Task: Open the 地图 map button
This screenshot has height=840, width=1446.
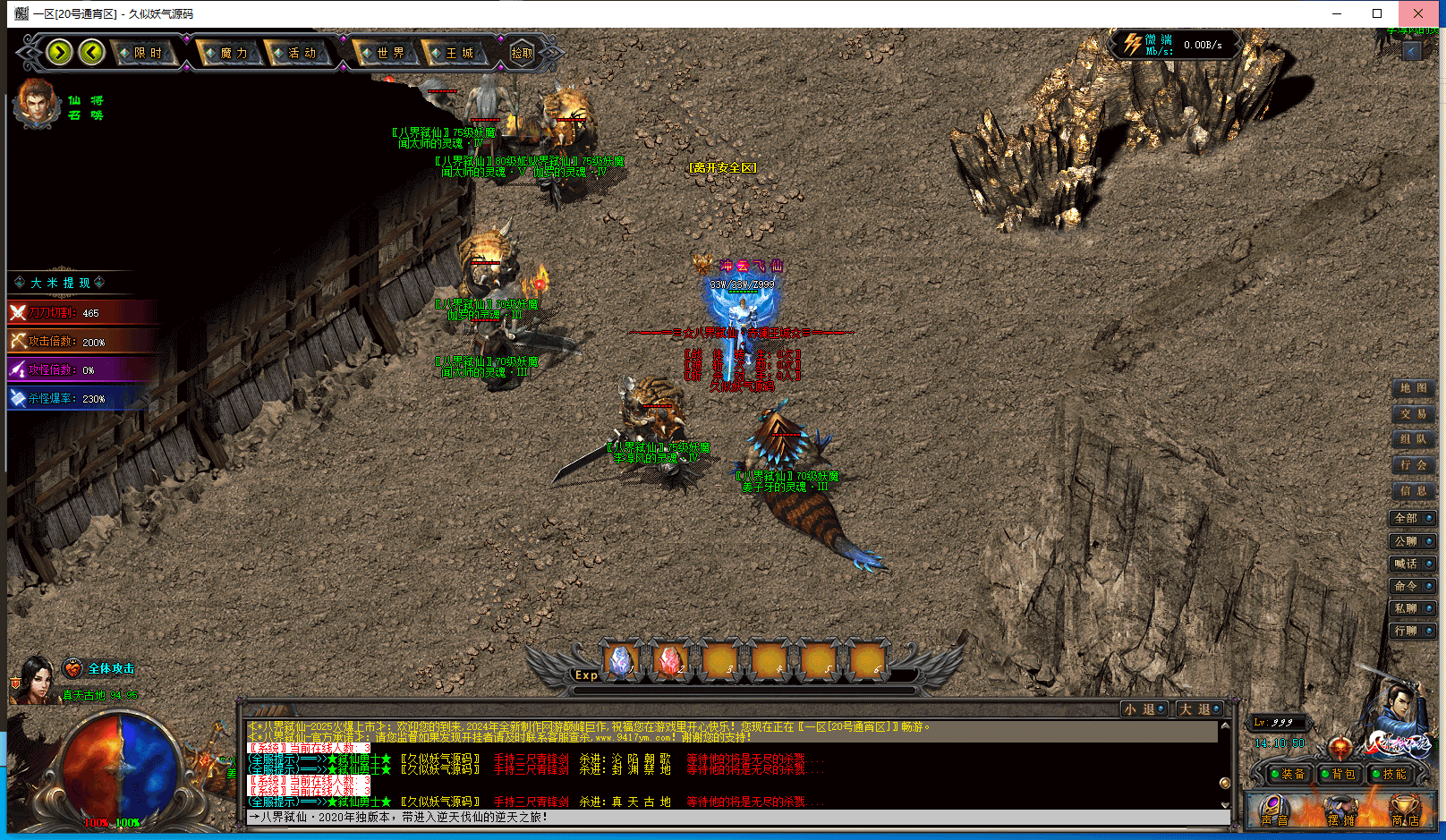Action: point(1413,388)
